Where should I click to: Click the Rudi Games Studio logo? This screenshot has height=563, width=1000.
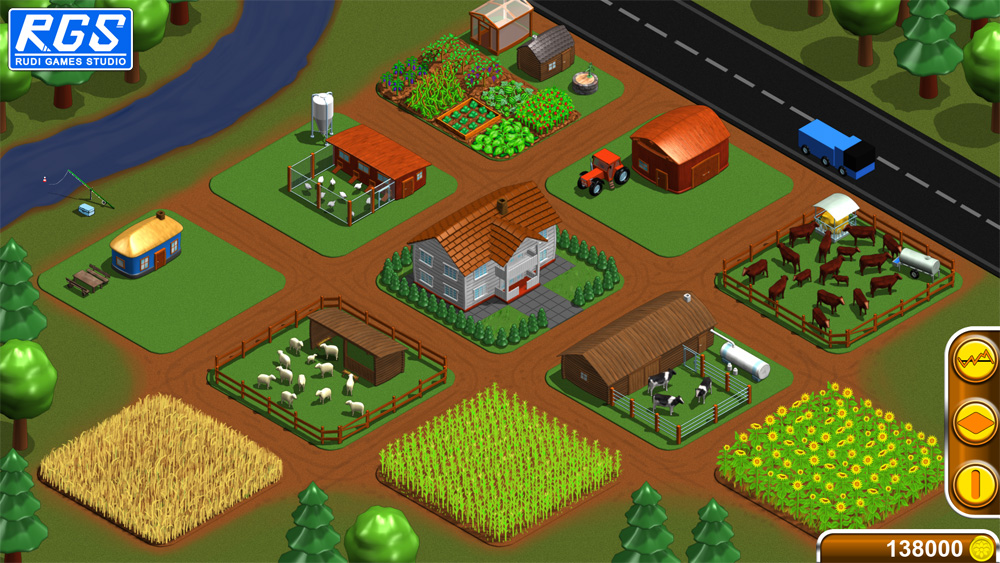70,38
